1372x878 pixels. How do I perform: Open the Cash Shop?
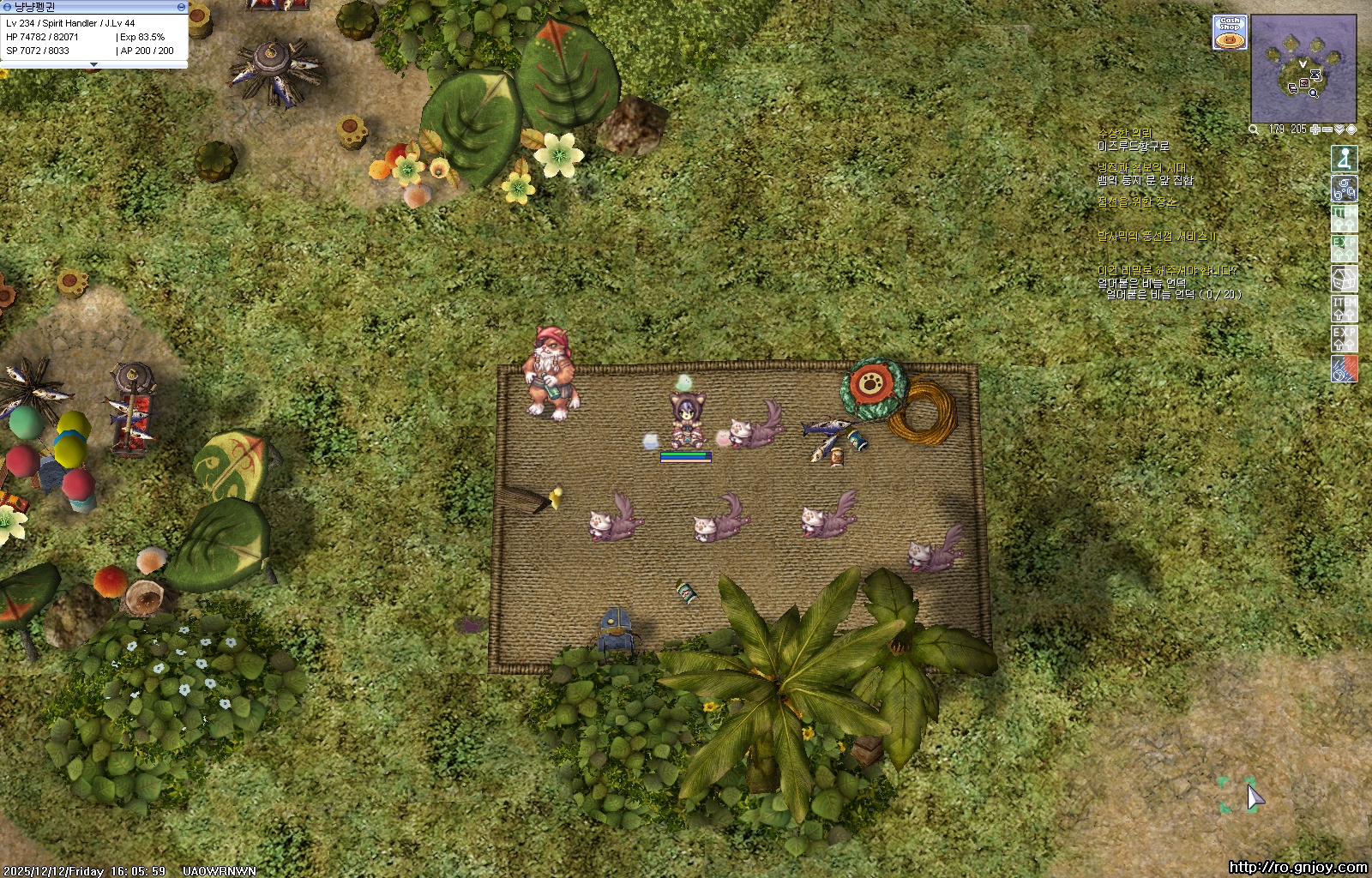[x=1229, y=33]
